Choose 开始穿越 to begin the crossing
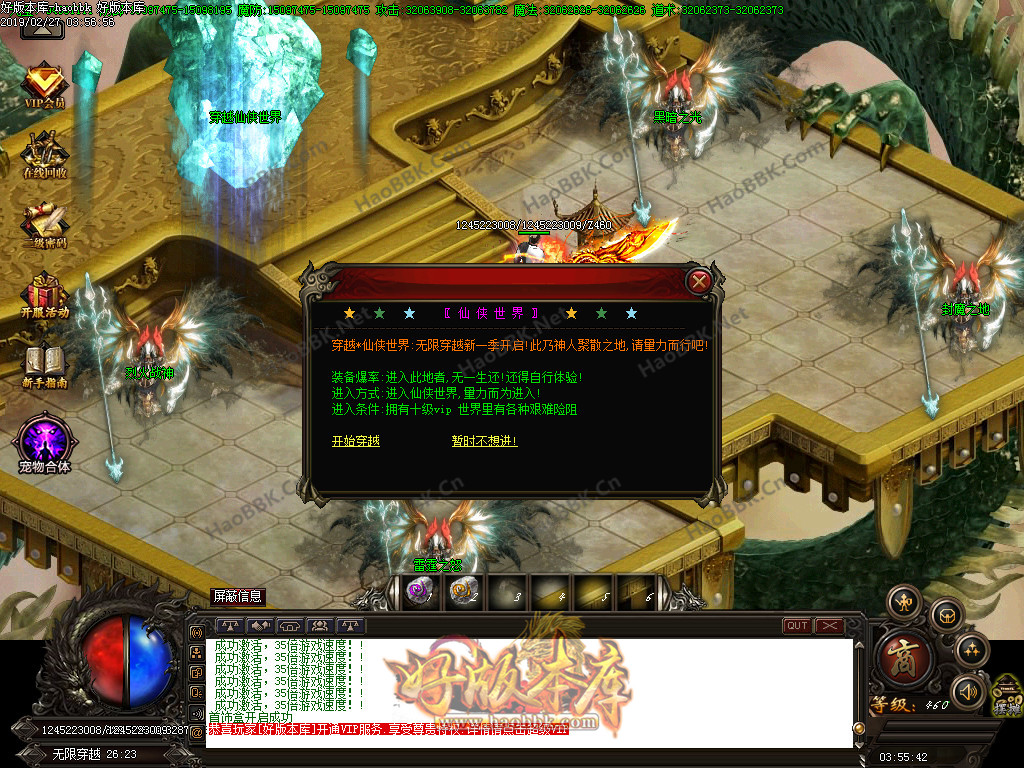 356,441
